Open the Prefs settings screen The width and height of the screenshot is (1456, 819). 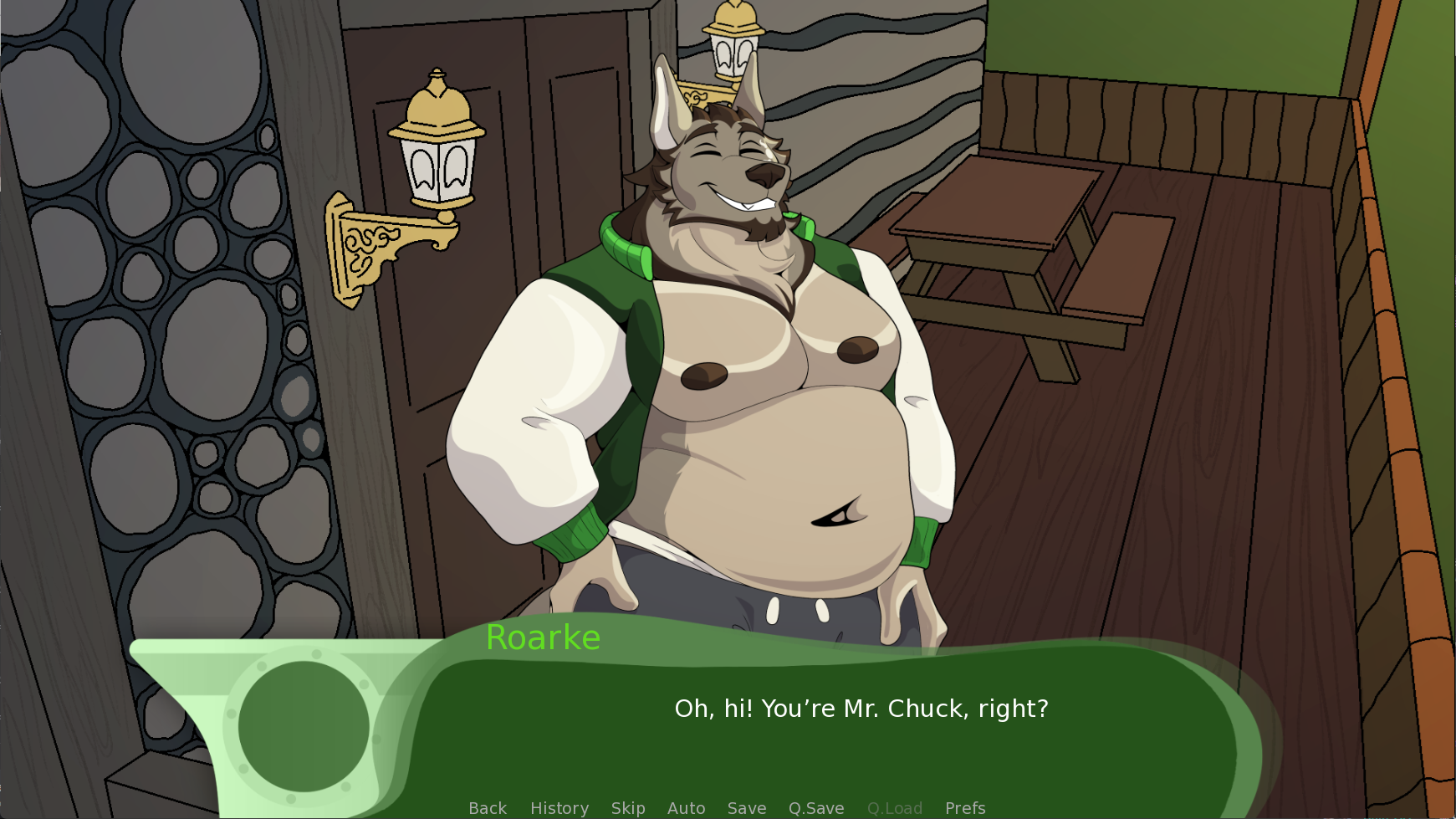click(964, 807)
